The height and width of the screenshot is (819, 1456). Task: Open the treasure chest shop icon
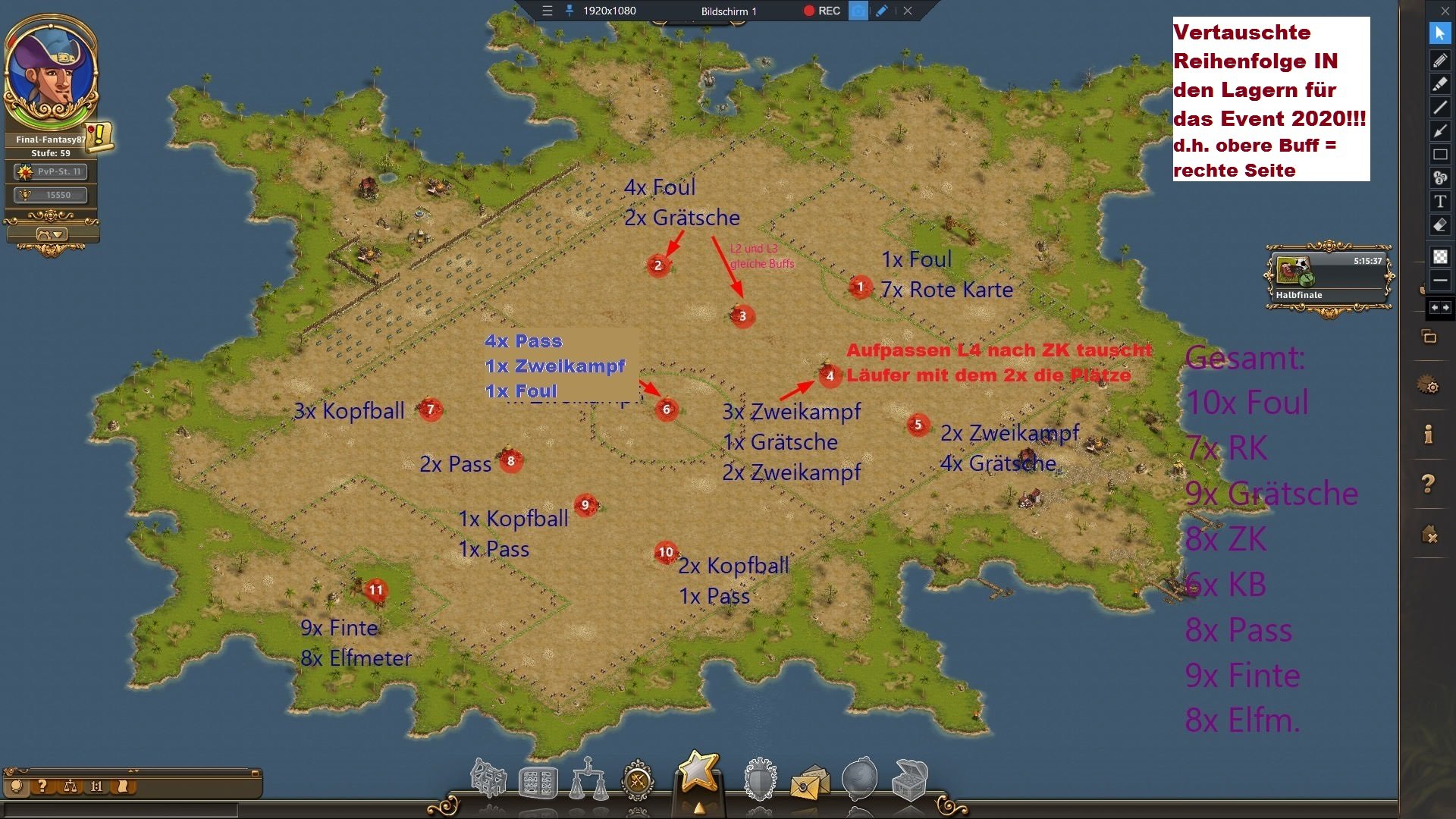tap(910, 780)
